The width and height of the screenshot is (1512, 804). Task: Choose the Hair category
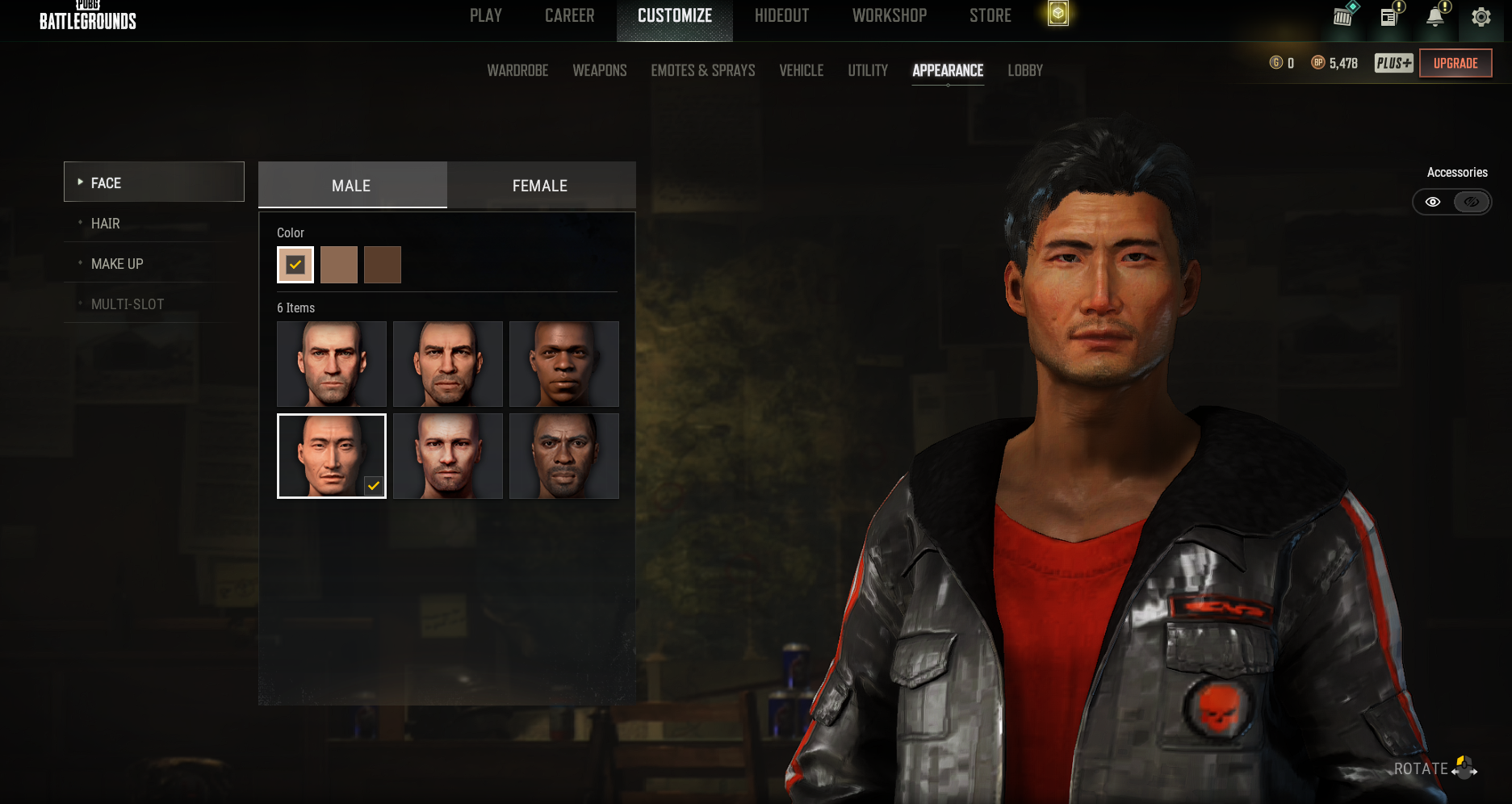pos(106,224)
